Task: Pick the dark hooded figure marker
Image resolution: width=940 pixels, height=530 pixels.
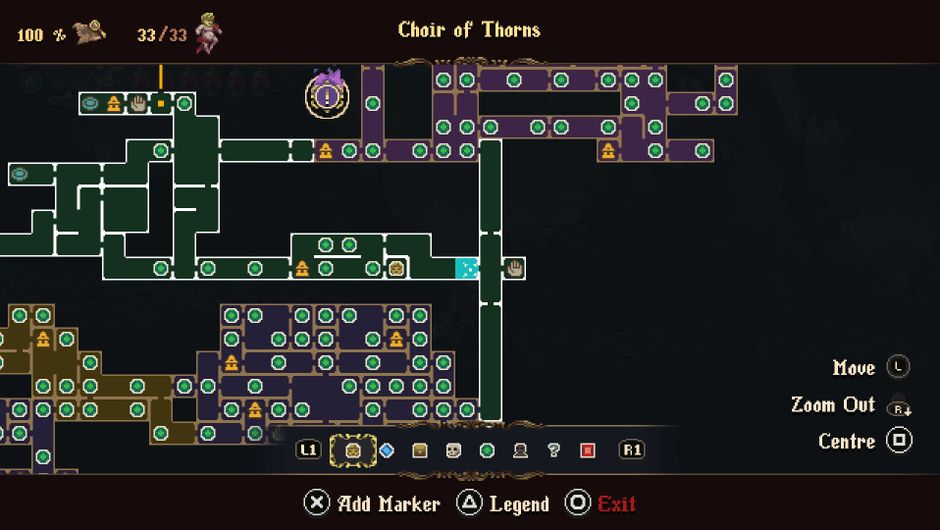Action: [520, 450]
